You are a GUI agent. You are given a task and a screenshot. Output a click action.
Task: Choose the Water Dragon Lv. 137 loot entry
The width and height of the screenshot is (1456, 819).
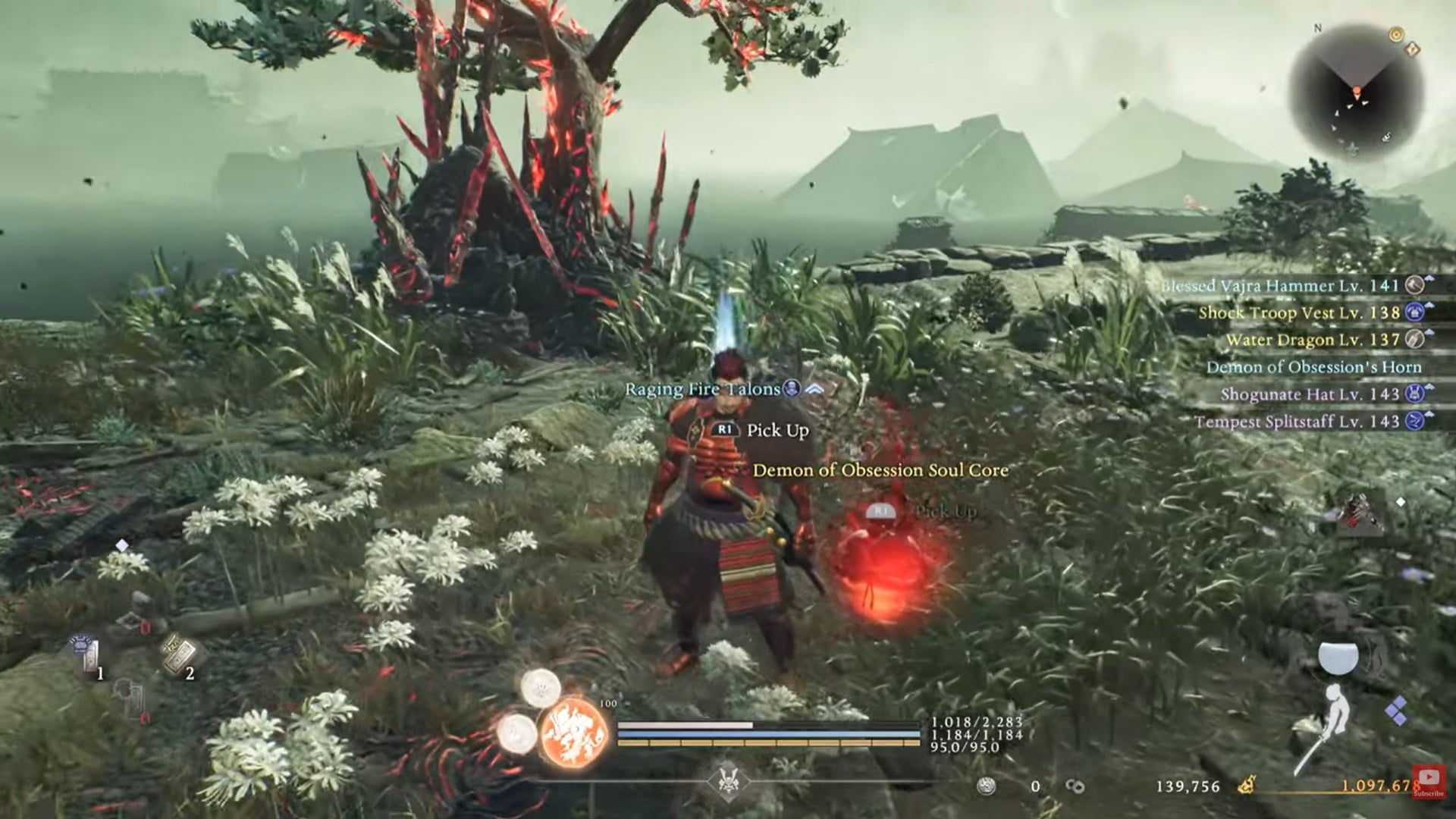1313,340
